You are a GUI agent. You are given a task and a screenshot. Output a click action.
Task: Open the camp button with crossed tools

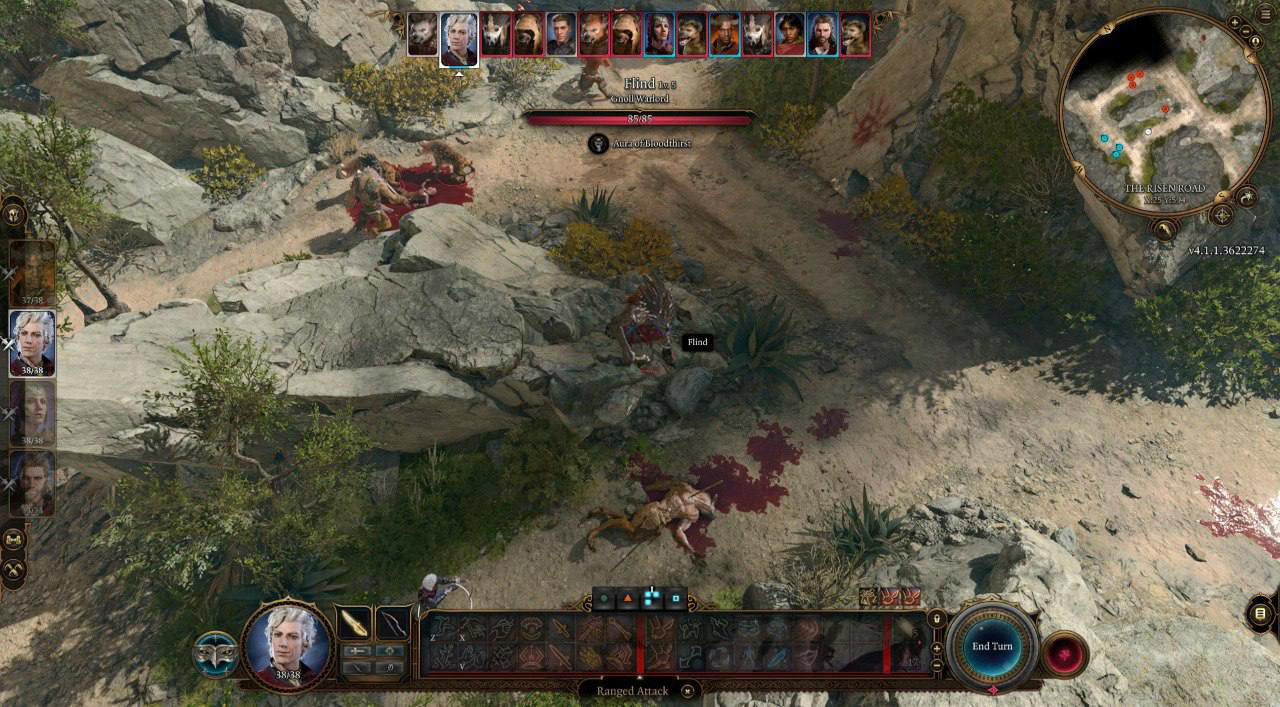point(14,570)
